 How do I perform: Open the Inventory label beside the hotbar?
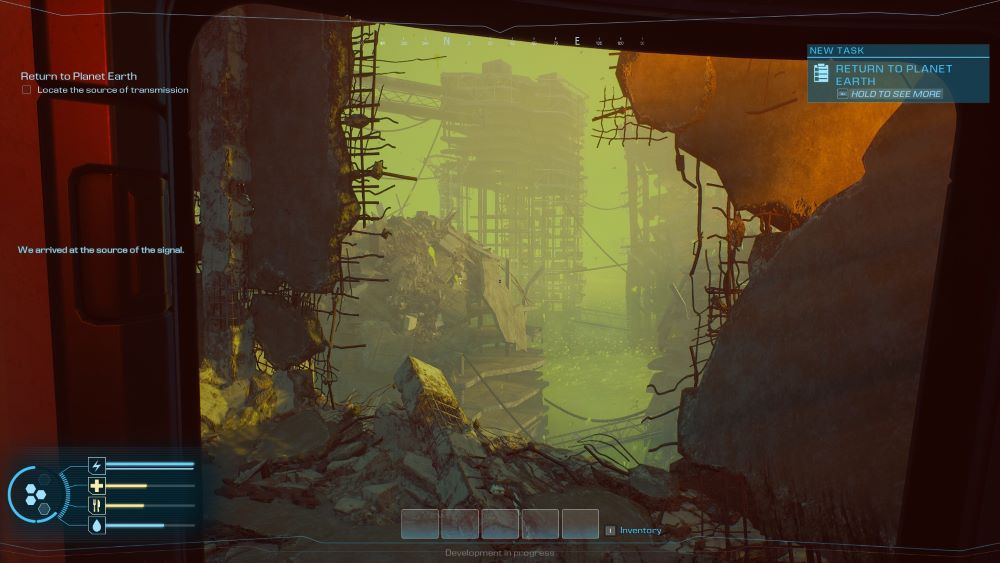pyautogui.click(x=640, y=530)
